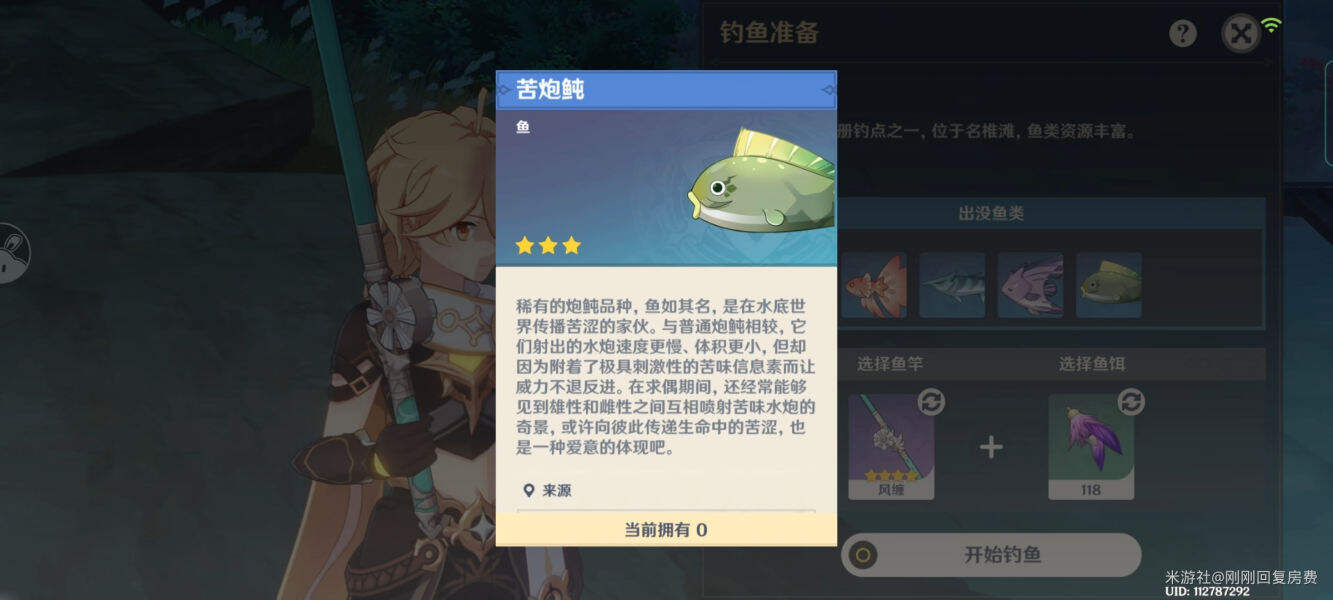
Task: Select the orange goldfish thumbnail
Action: click(873, 285)
